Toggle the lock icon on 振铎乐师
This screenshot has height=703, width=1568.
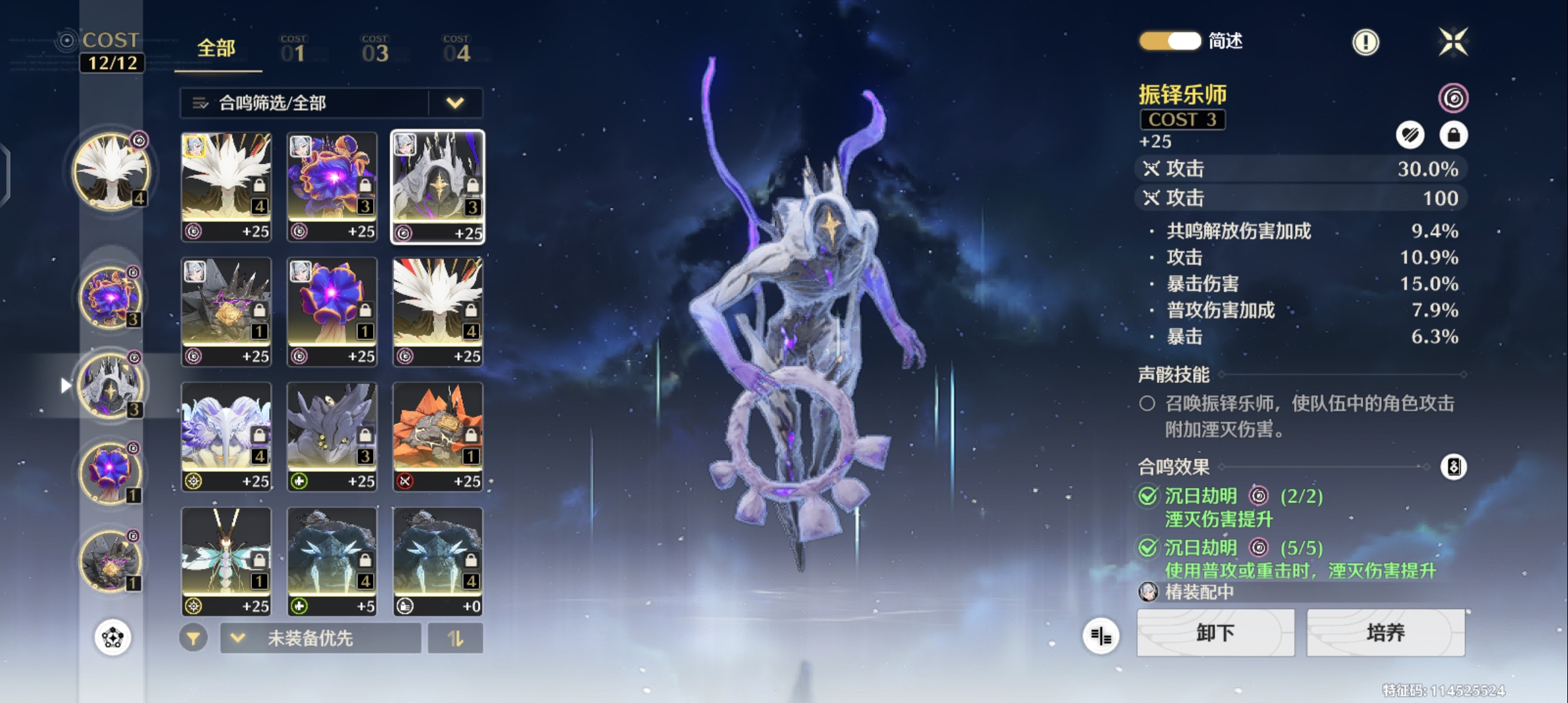point(1453,135)
